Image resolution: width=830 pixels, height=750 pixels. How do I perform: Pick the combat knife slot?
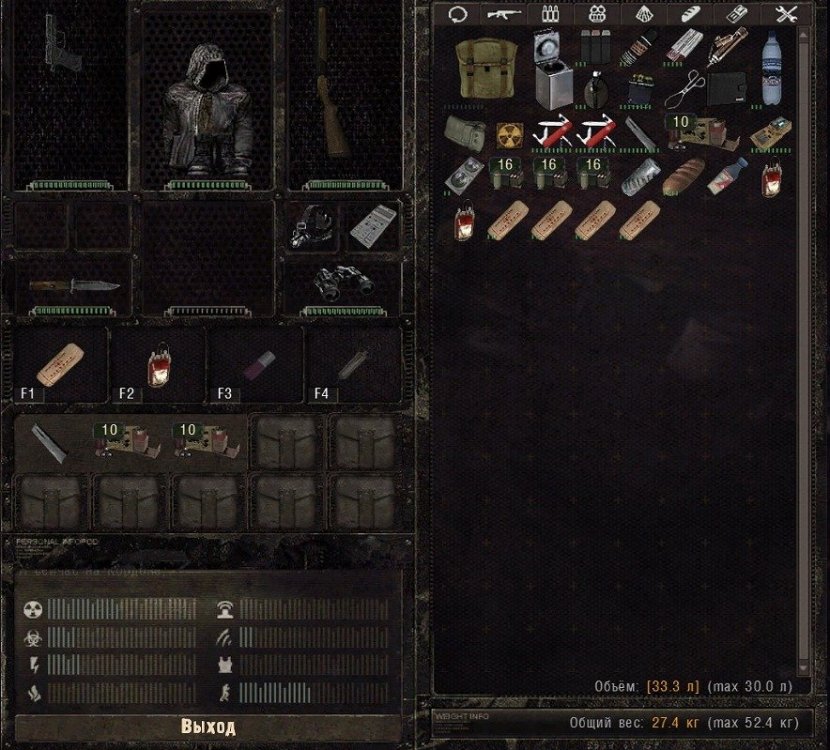(x=73, y=286)
